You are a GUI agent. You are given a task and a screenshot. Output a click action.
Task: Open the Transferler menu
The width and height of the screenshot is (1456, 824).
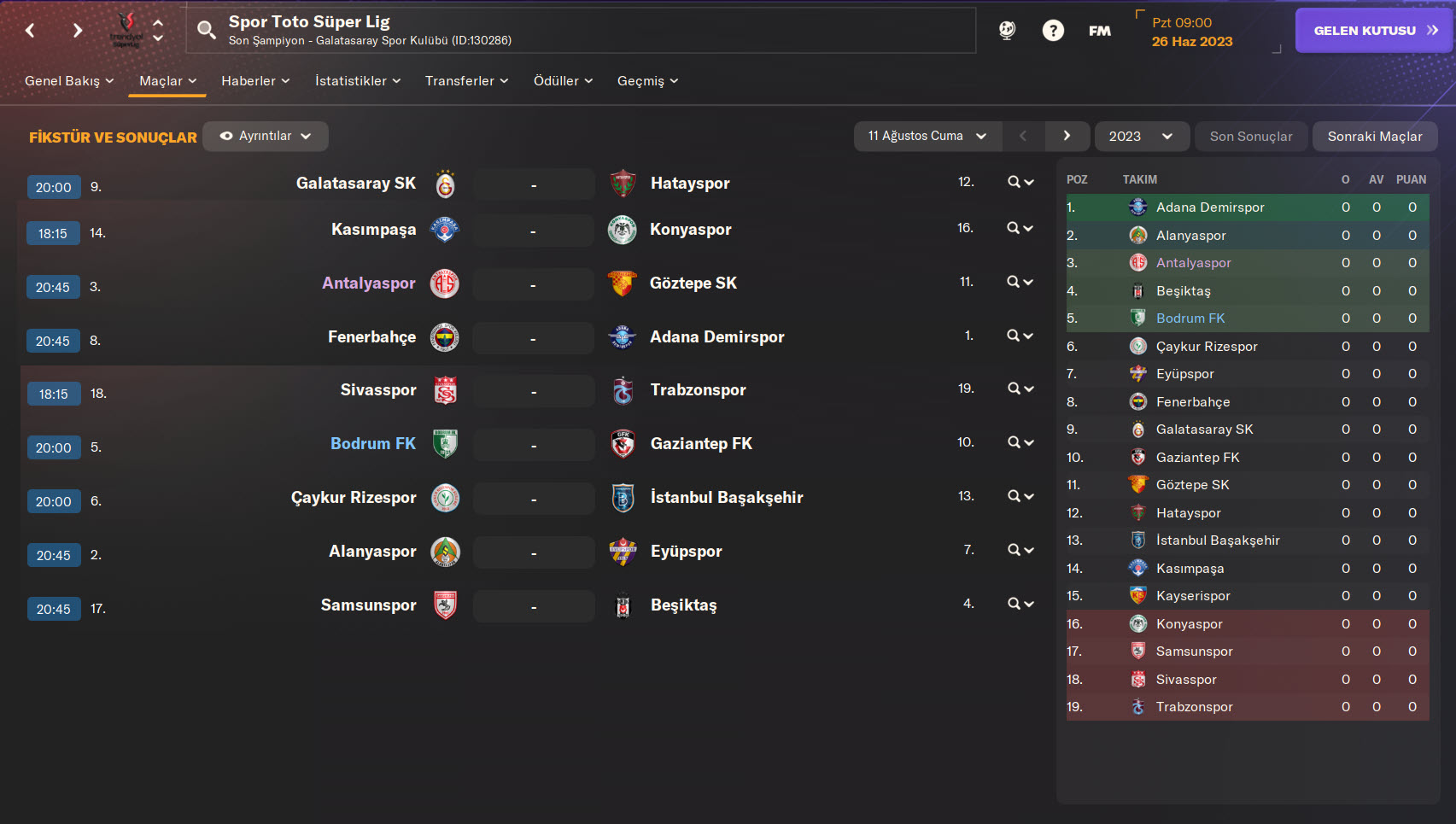pos(466,81)
